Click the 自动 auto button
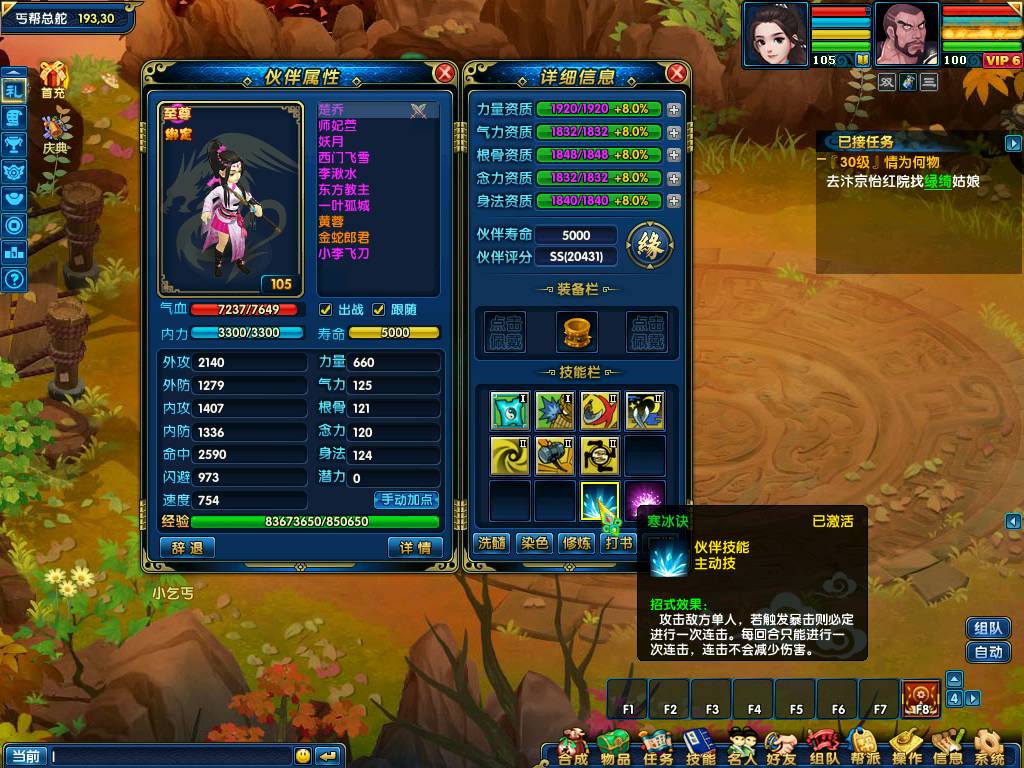1024x768 pixels. click(988, 652)
